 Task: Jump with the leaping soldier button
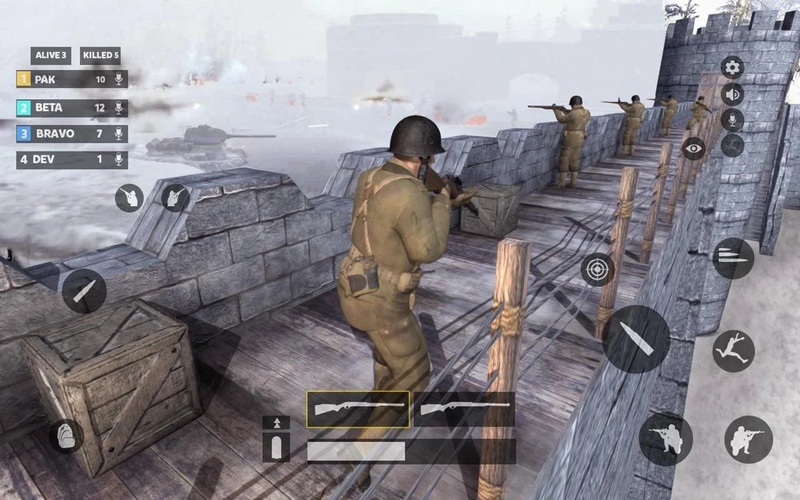733,351
